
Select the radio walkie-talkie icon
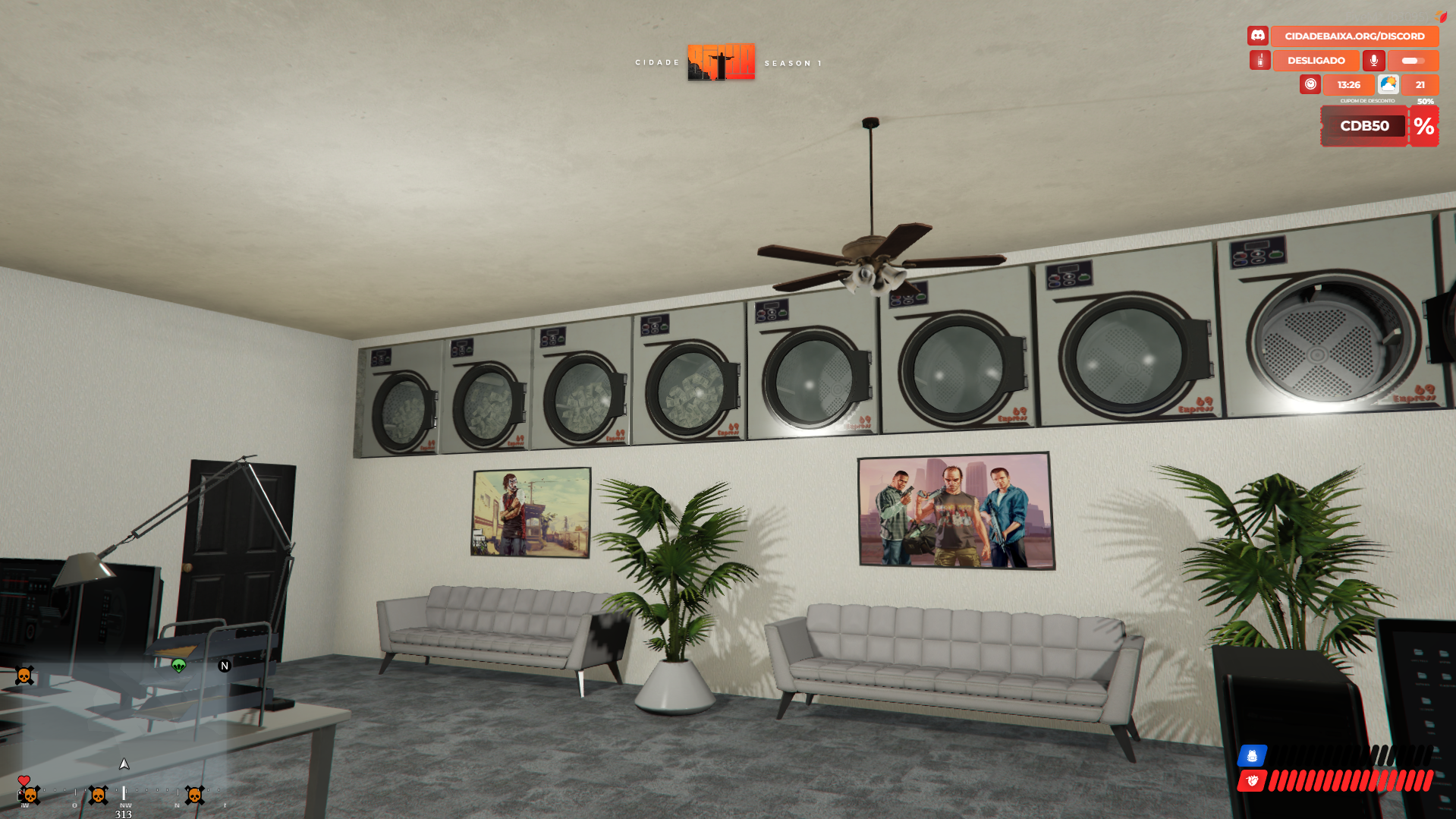pos(1259,60)
